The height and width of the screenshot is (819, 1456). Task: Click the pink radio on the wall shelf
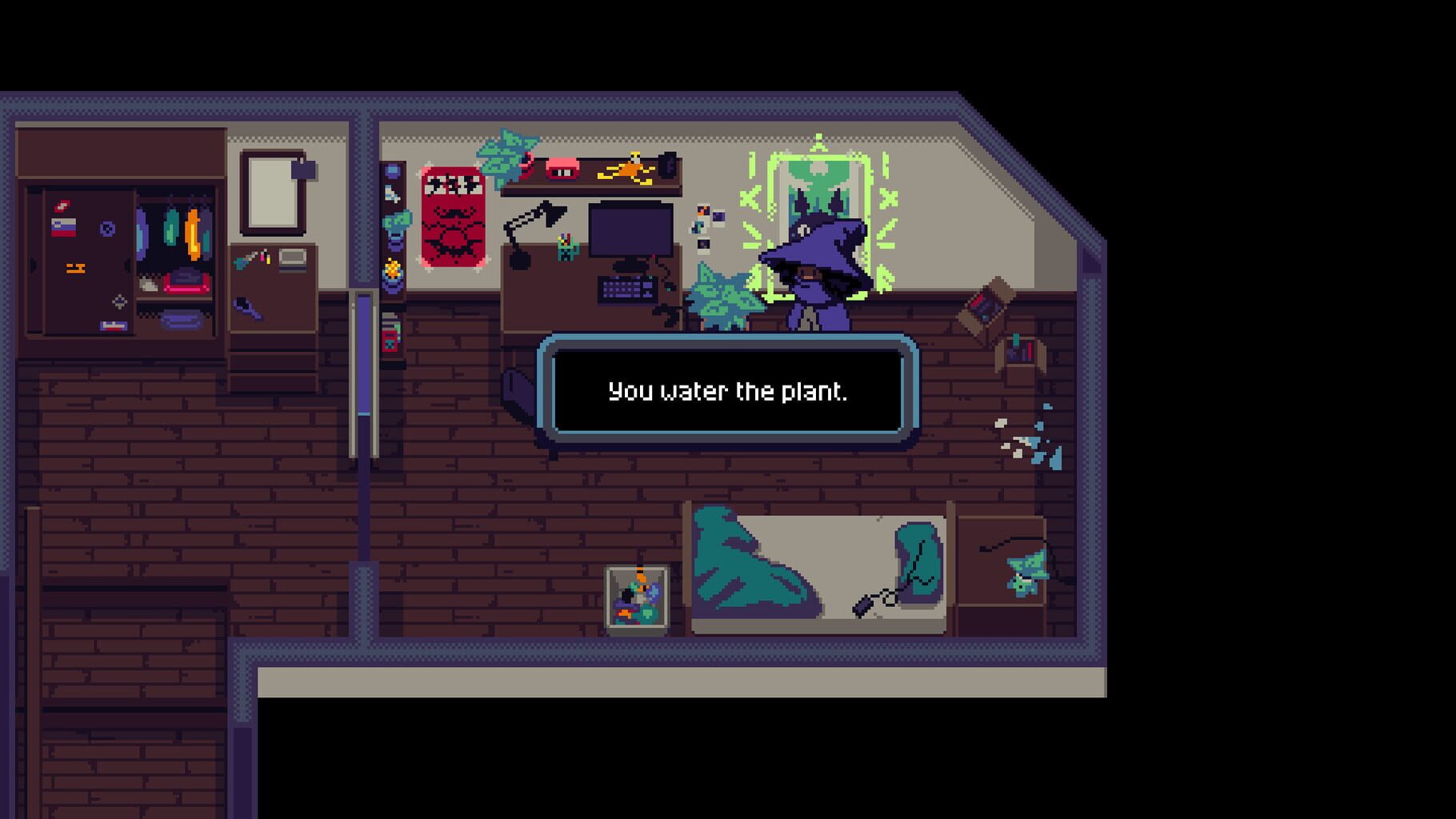click(562, 168)
